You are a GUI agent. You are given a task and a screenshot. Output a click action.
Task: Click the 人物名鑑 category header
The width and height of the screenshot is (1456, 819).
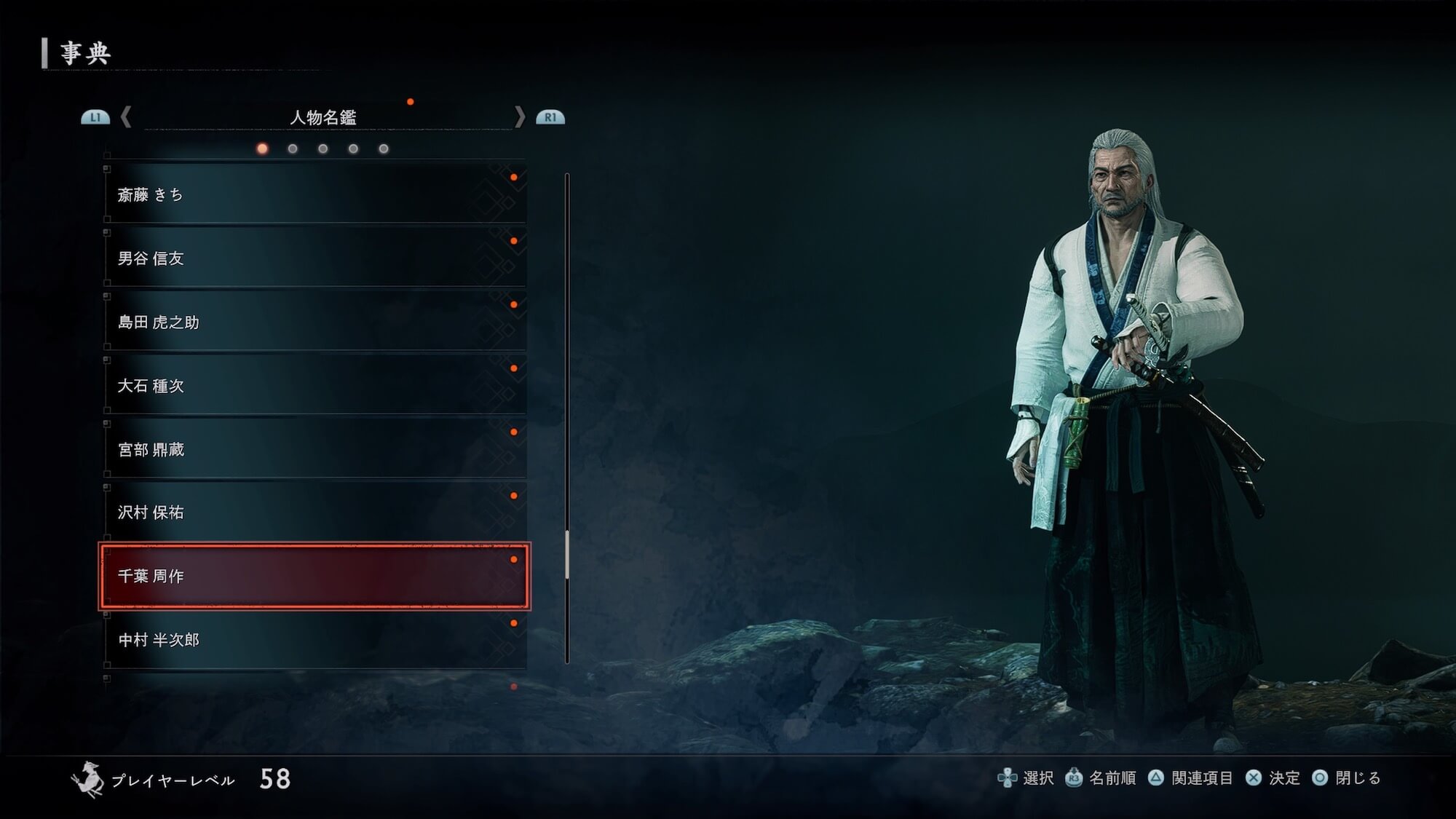323,117
